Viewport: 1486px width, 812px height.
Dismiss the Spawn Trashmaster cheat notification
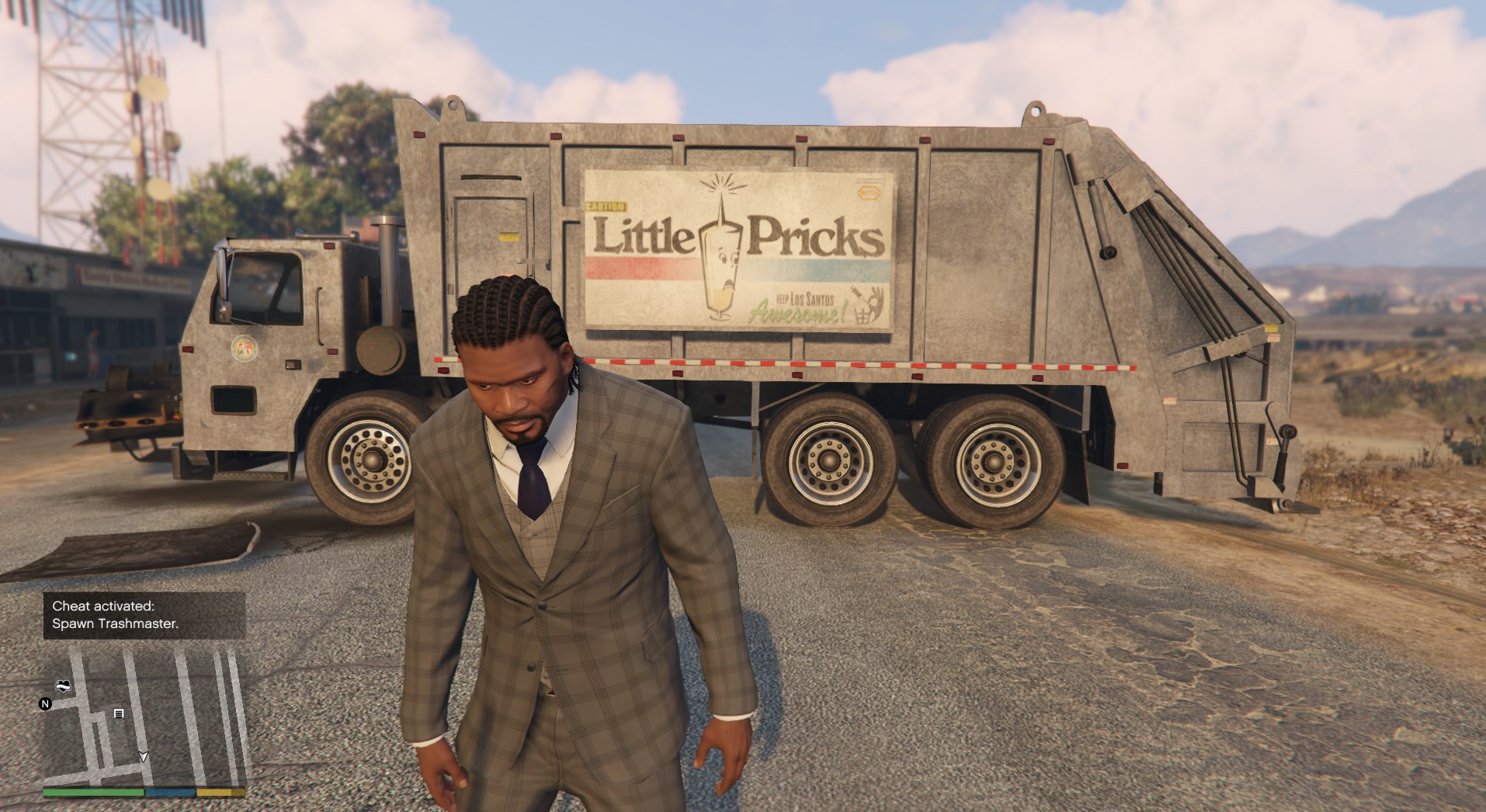[144, 615]
